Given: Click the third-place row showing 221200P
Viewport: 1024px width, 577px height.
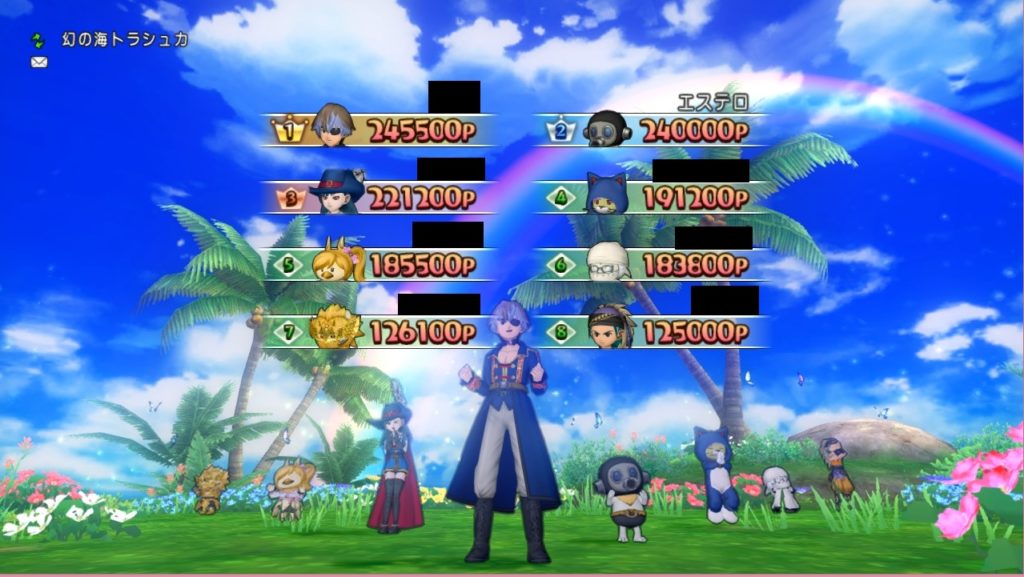Looking at the screenshot, I should tap(380, 197).
